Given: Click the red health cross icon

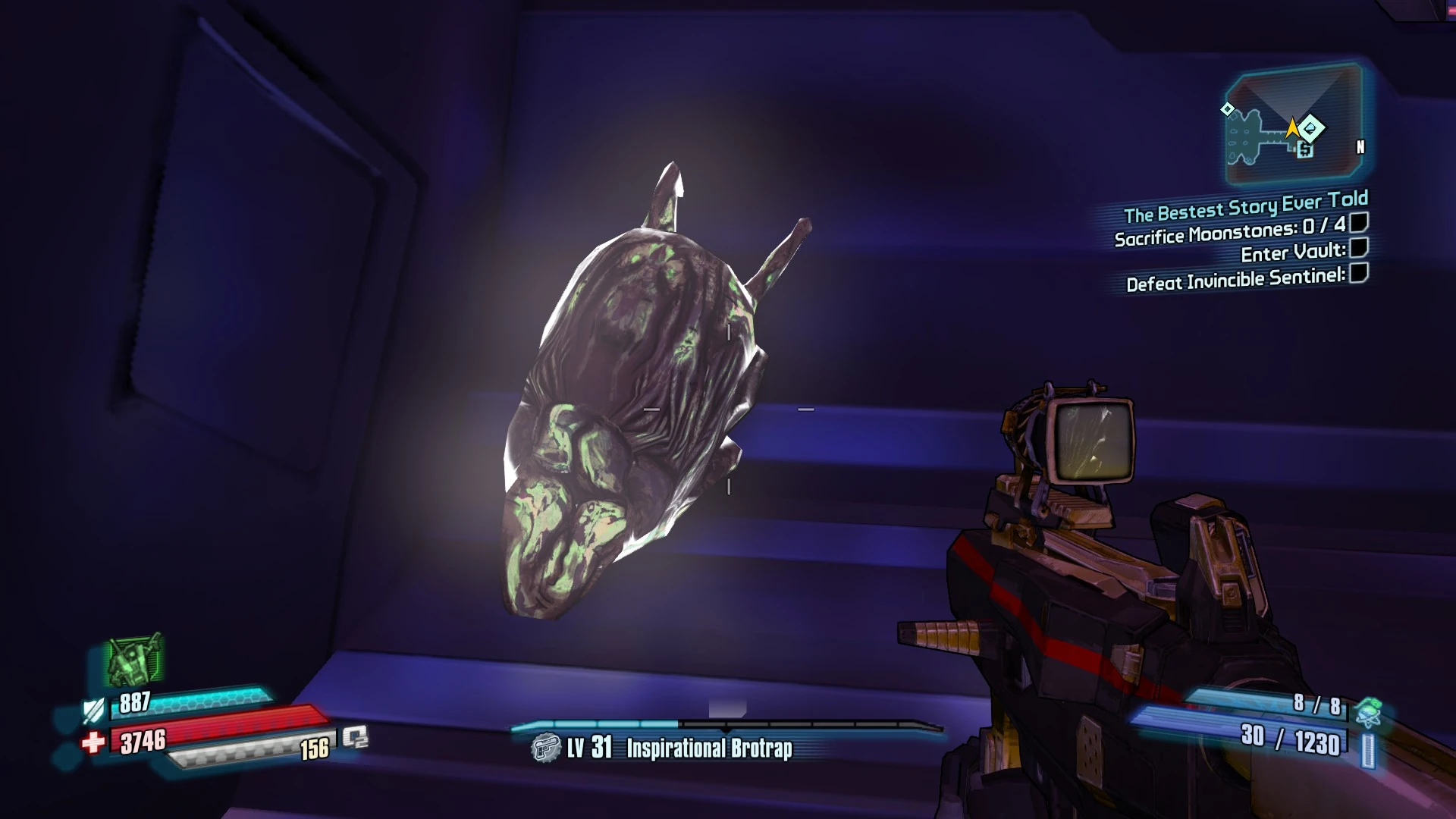Looking at the screenshot, I should (x=94, y=742).
